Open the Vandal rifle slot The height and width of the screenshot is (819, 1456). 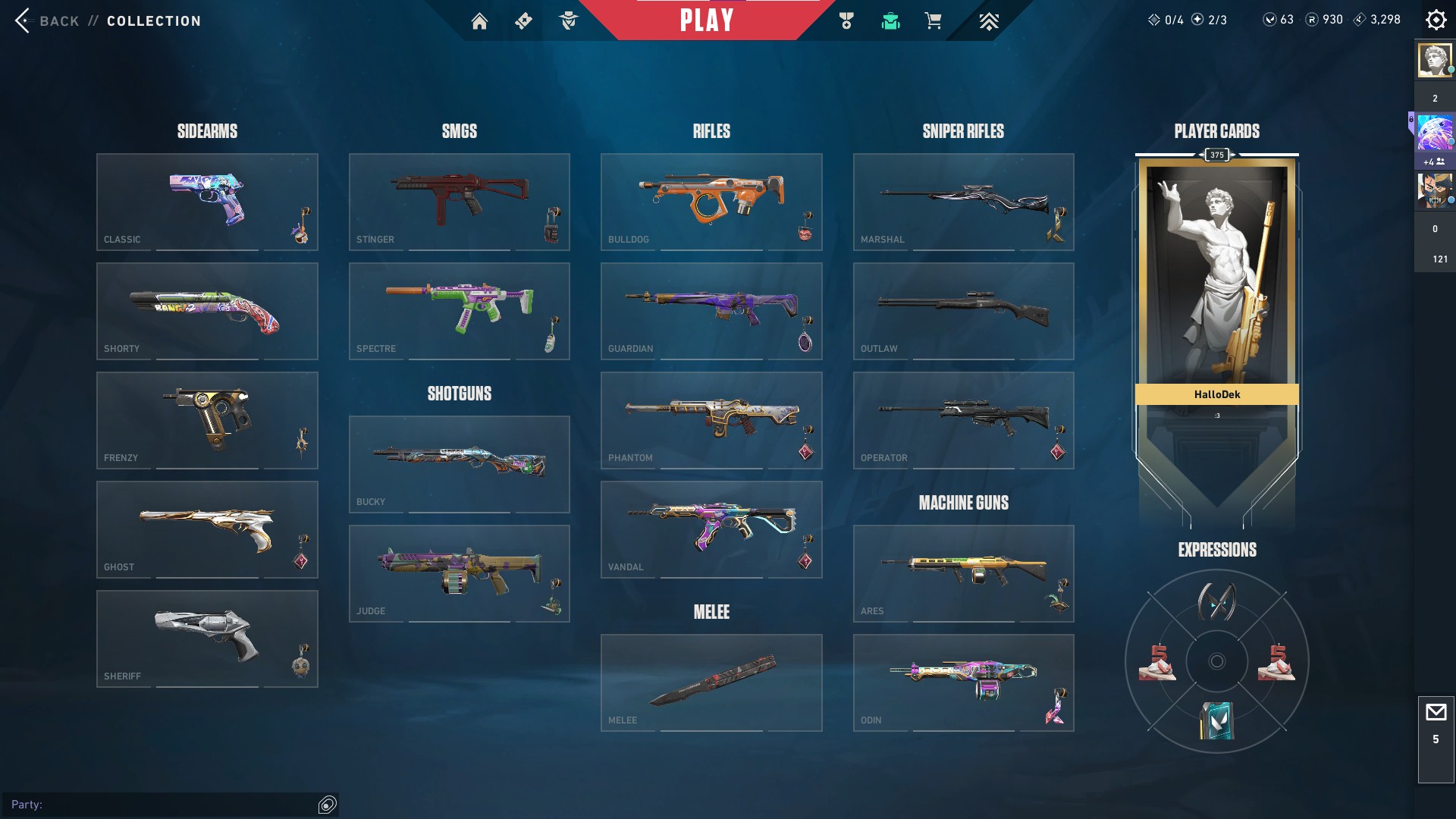tap(711, 529)
